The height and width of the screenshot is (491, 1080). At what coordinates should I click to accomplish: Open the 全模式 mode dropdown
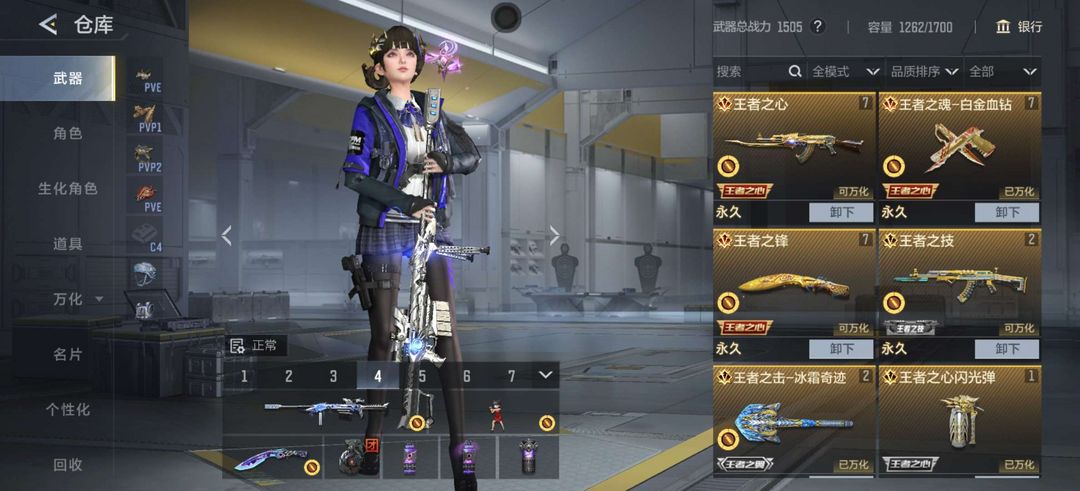point(844,71)
